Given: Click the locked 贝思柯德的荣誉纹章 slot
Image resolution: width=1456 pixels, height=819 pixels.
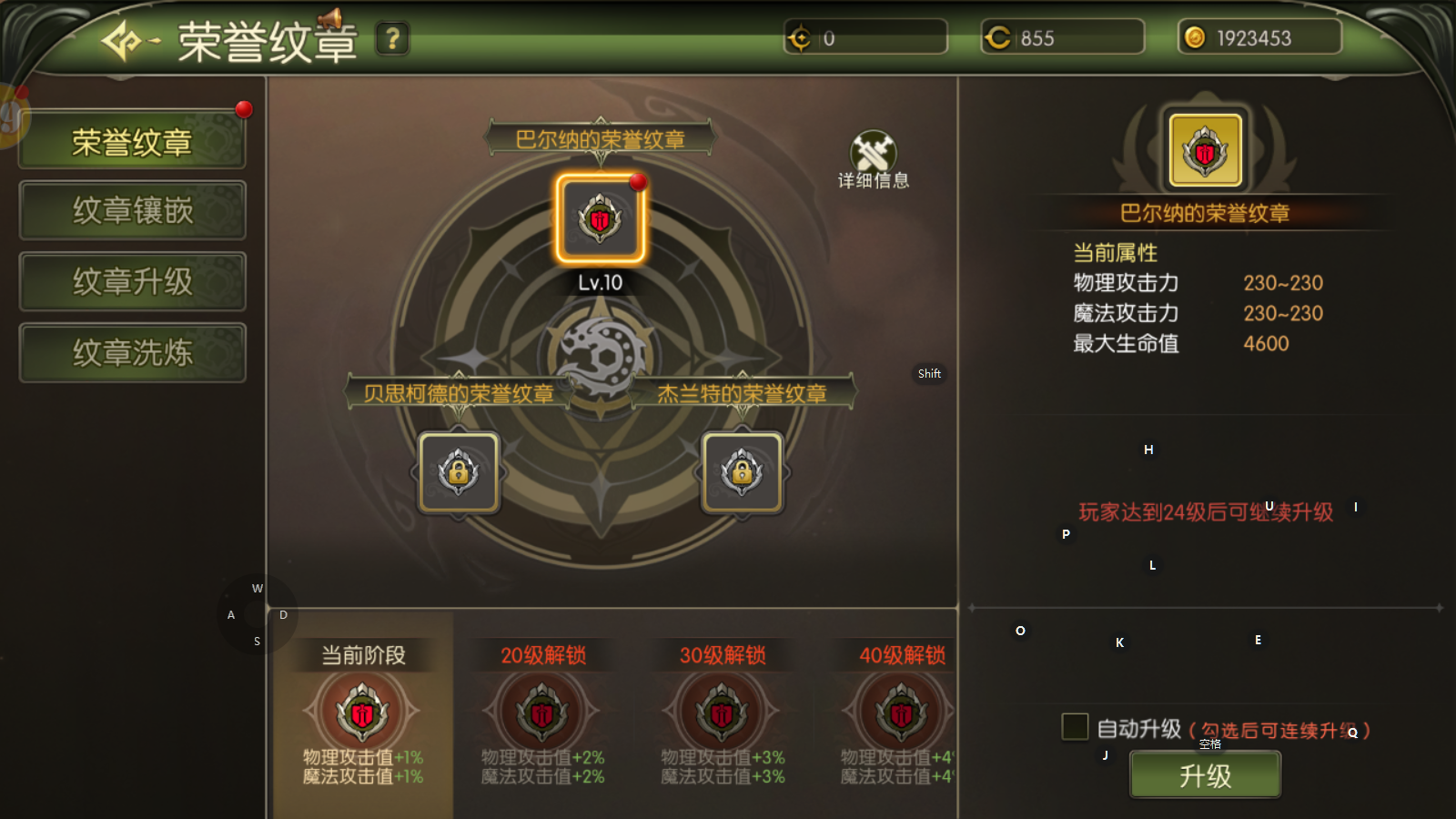Looking at the screenshot, I should (459, 472).
